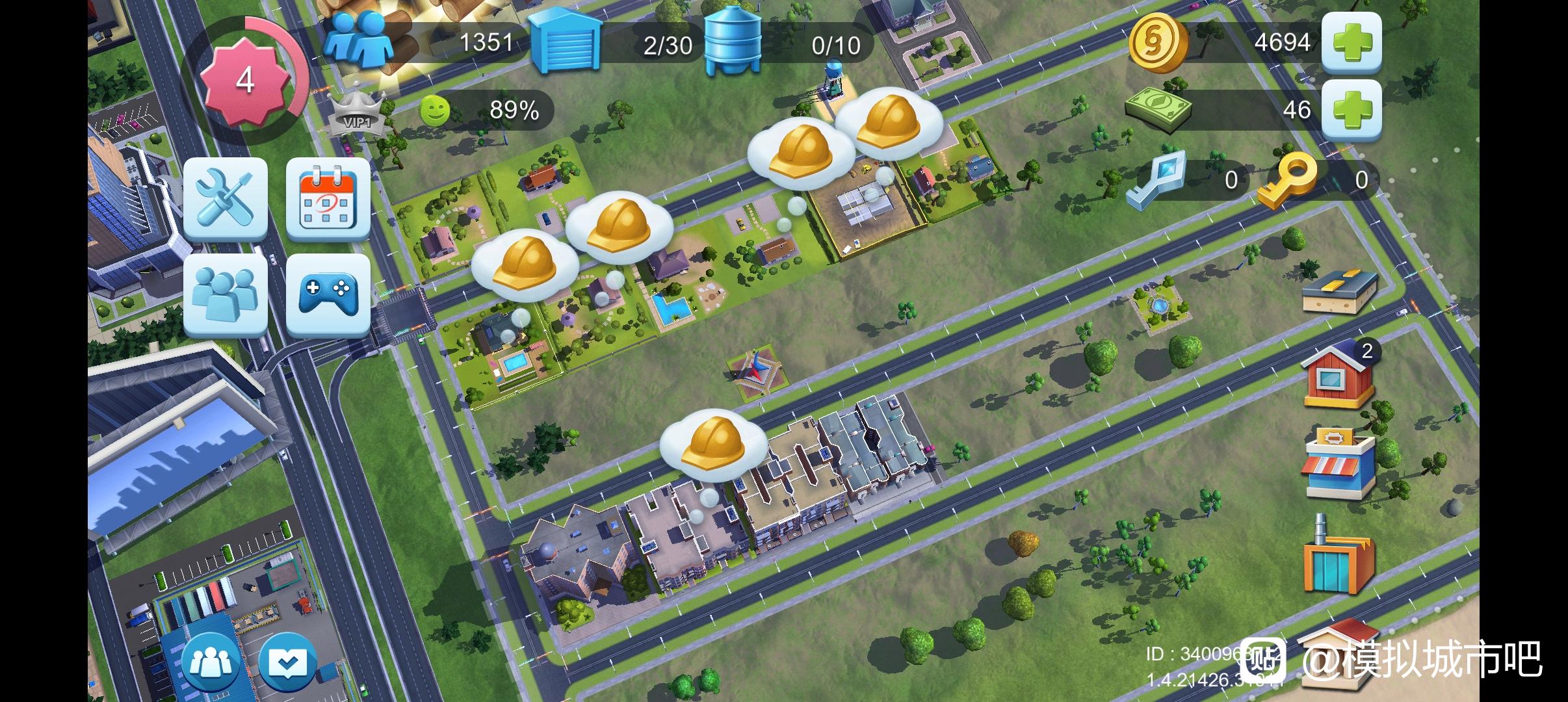This screenshot has width=1568, height=702.
Task: Open the three-person friends panel
Action: (x=225, y=294)
